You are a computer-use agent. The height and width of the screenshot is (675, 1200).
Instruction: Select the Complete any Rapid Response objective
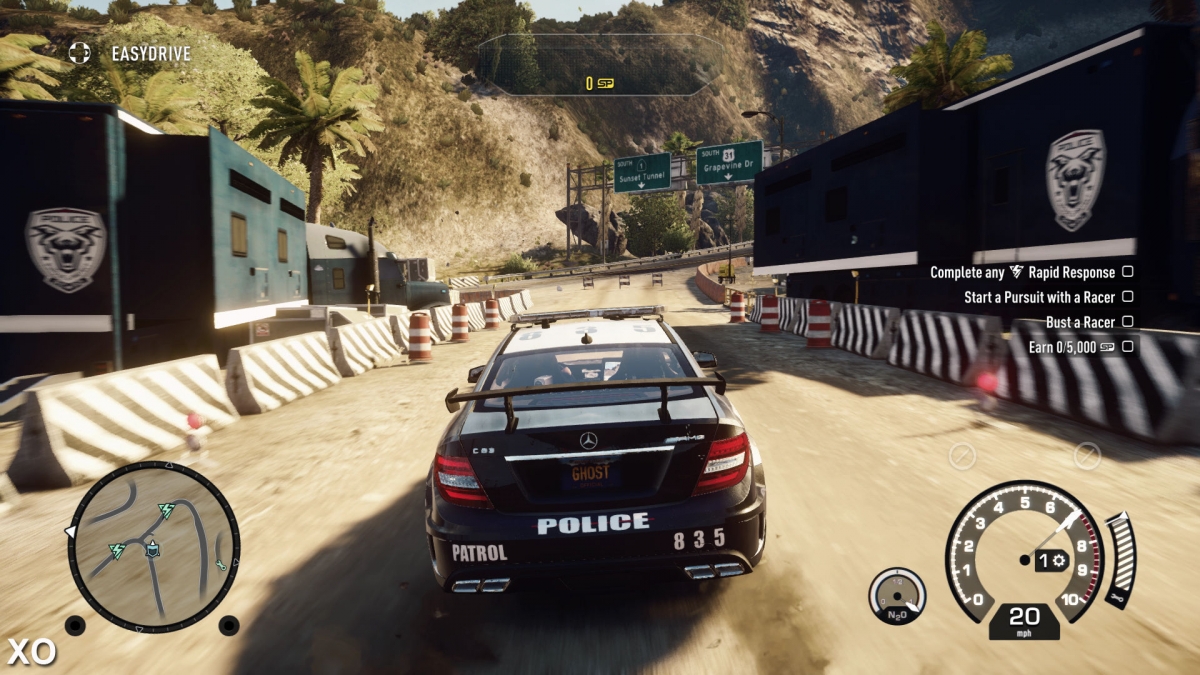pyautogui.click(x=1023, y=272)
